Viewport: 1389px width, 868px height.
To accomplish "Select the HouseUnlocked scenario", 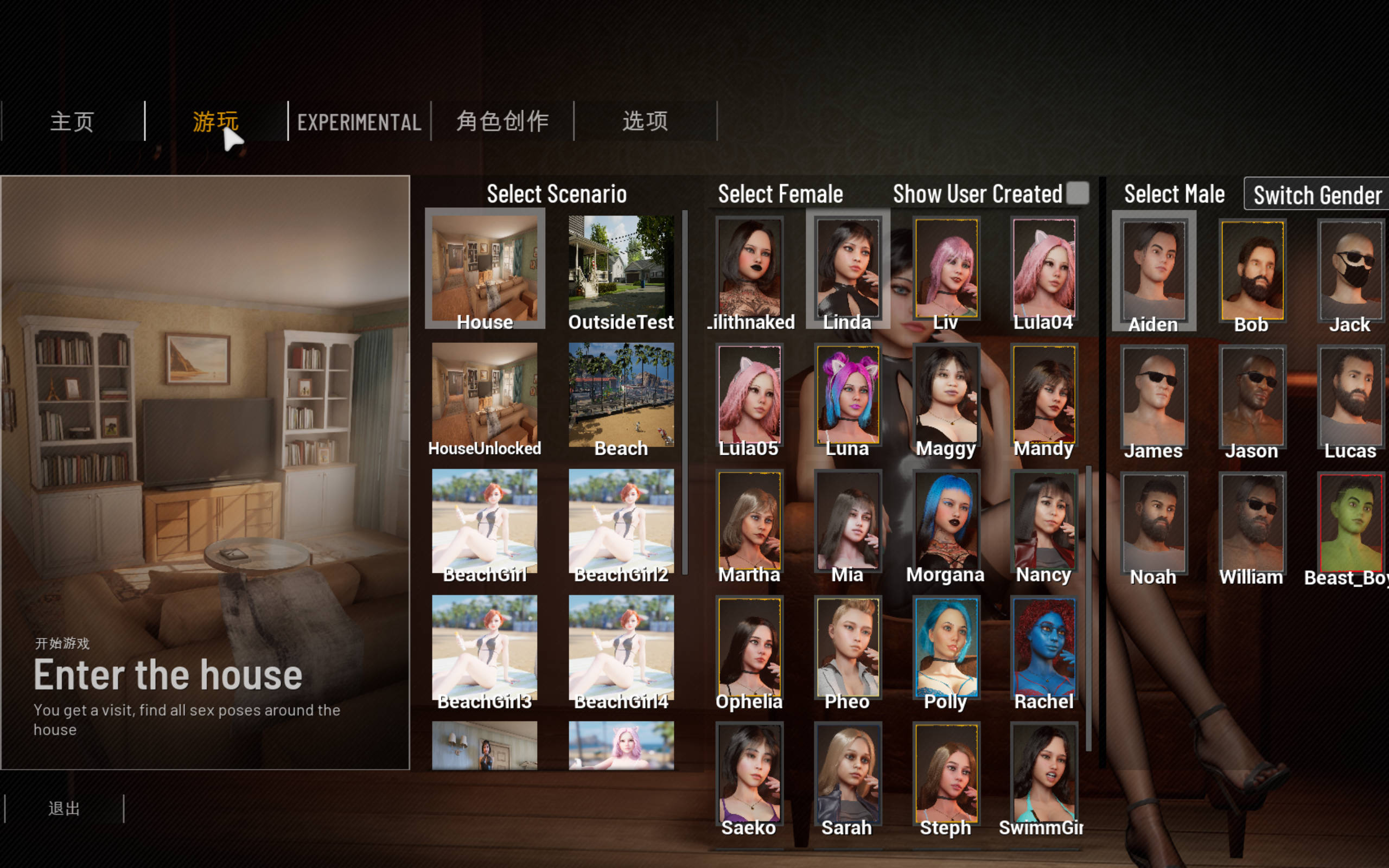I will pos(485,395).
